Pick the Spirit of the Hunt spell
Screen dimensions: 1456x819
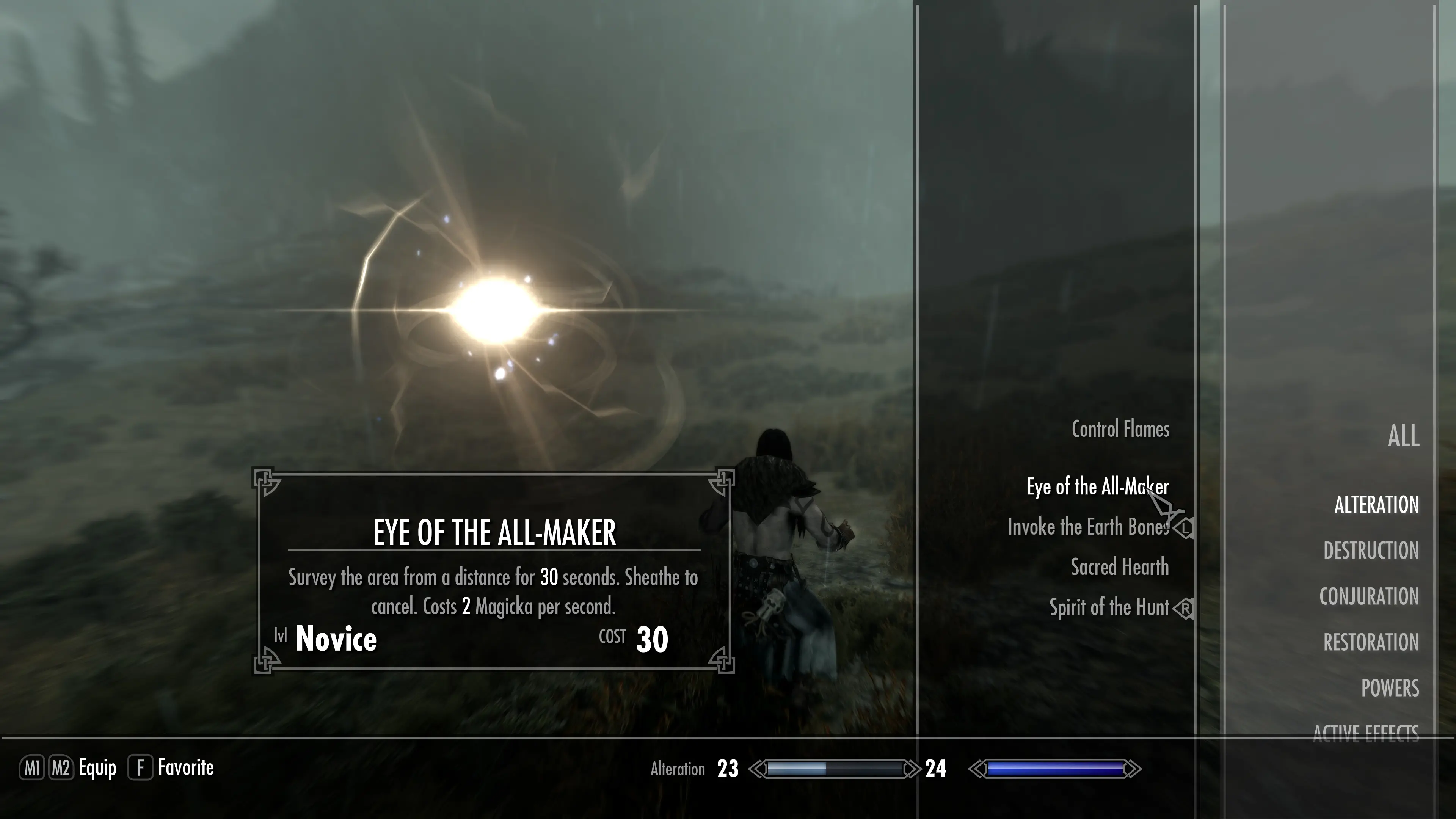coord(1109,607)
